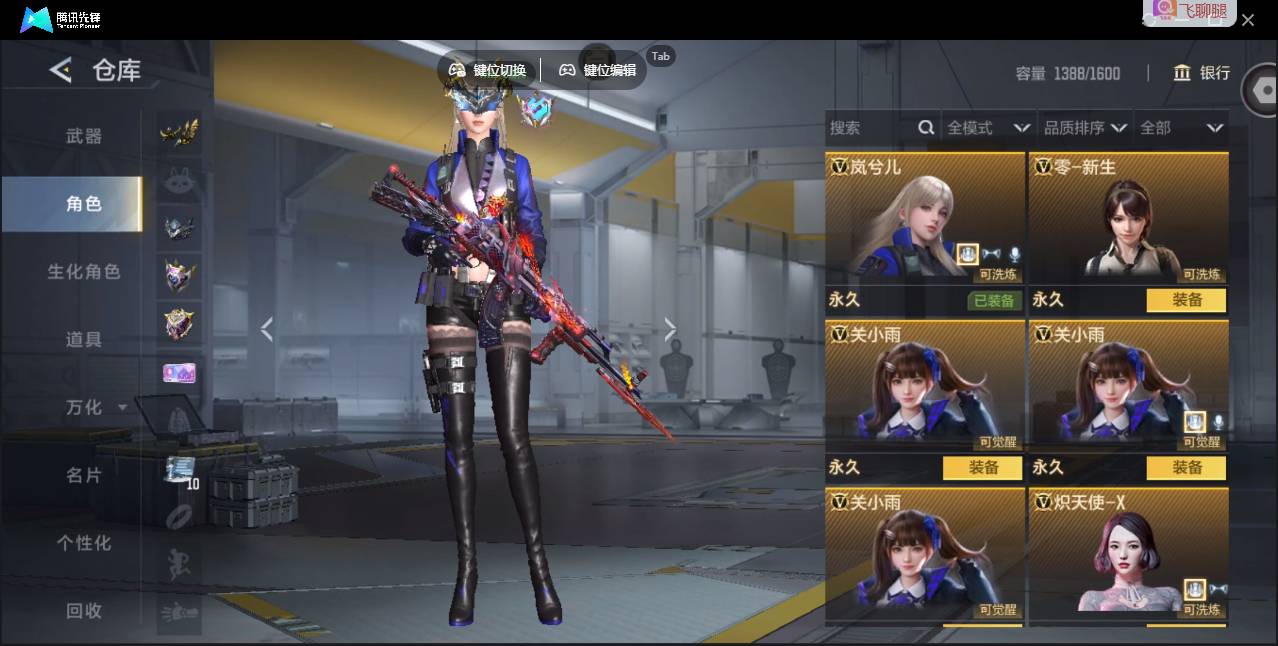The width and height of the screenshot is (1278, 646).
Task: Switch to the 武器 category tab
Action: coord(84,136)
